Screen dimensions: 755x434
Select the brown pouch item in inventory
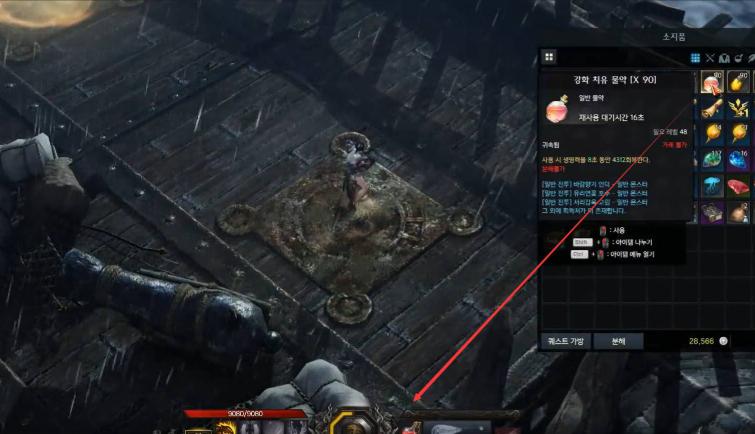[739, 212]
